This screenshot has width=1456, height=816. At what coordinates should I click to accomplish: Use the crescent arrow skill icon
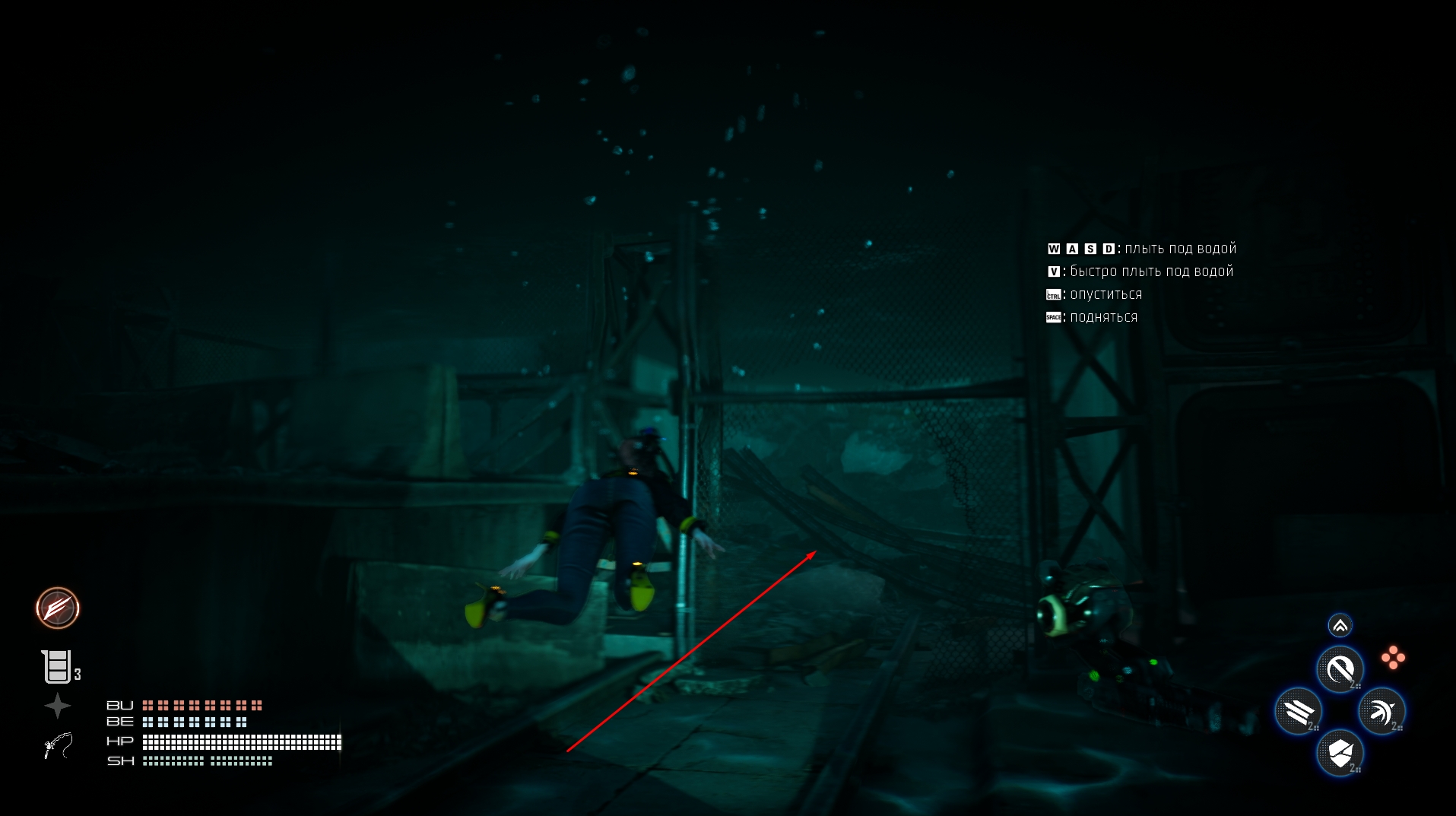coord(1381,712)
